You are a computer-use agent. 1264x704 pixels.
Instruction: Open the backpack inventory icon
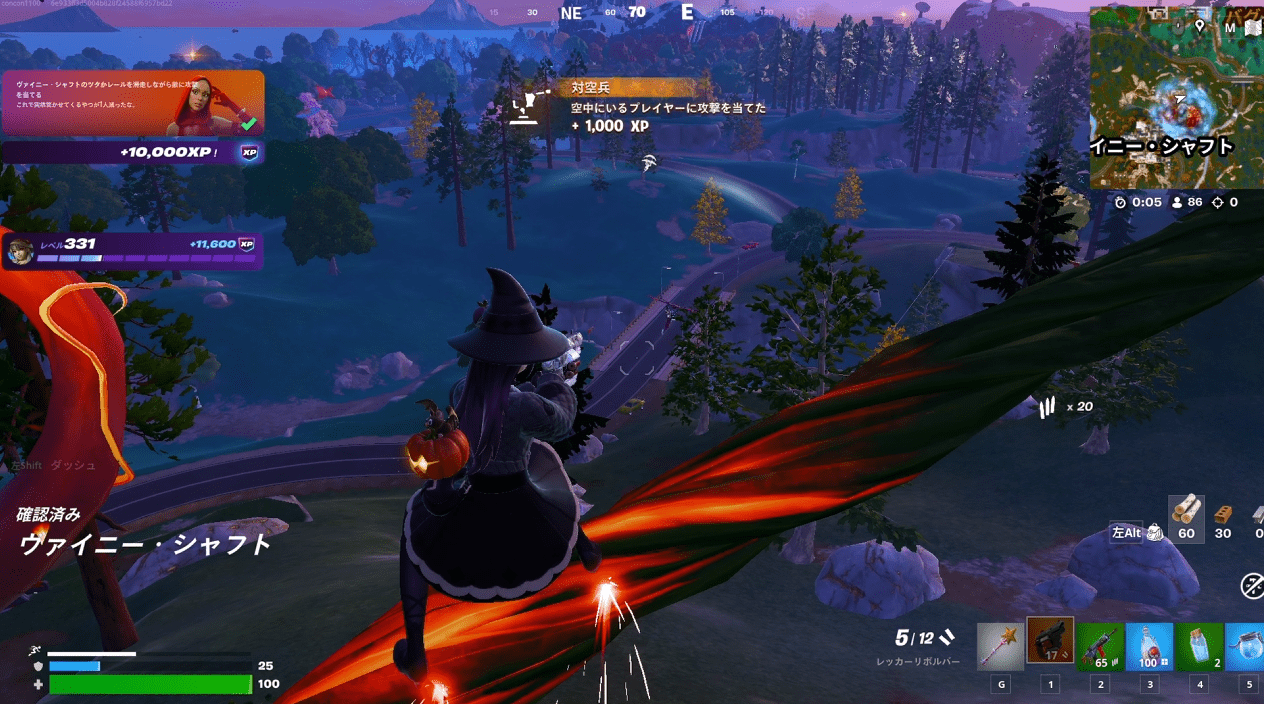(1155, 534)
